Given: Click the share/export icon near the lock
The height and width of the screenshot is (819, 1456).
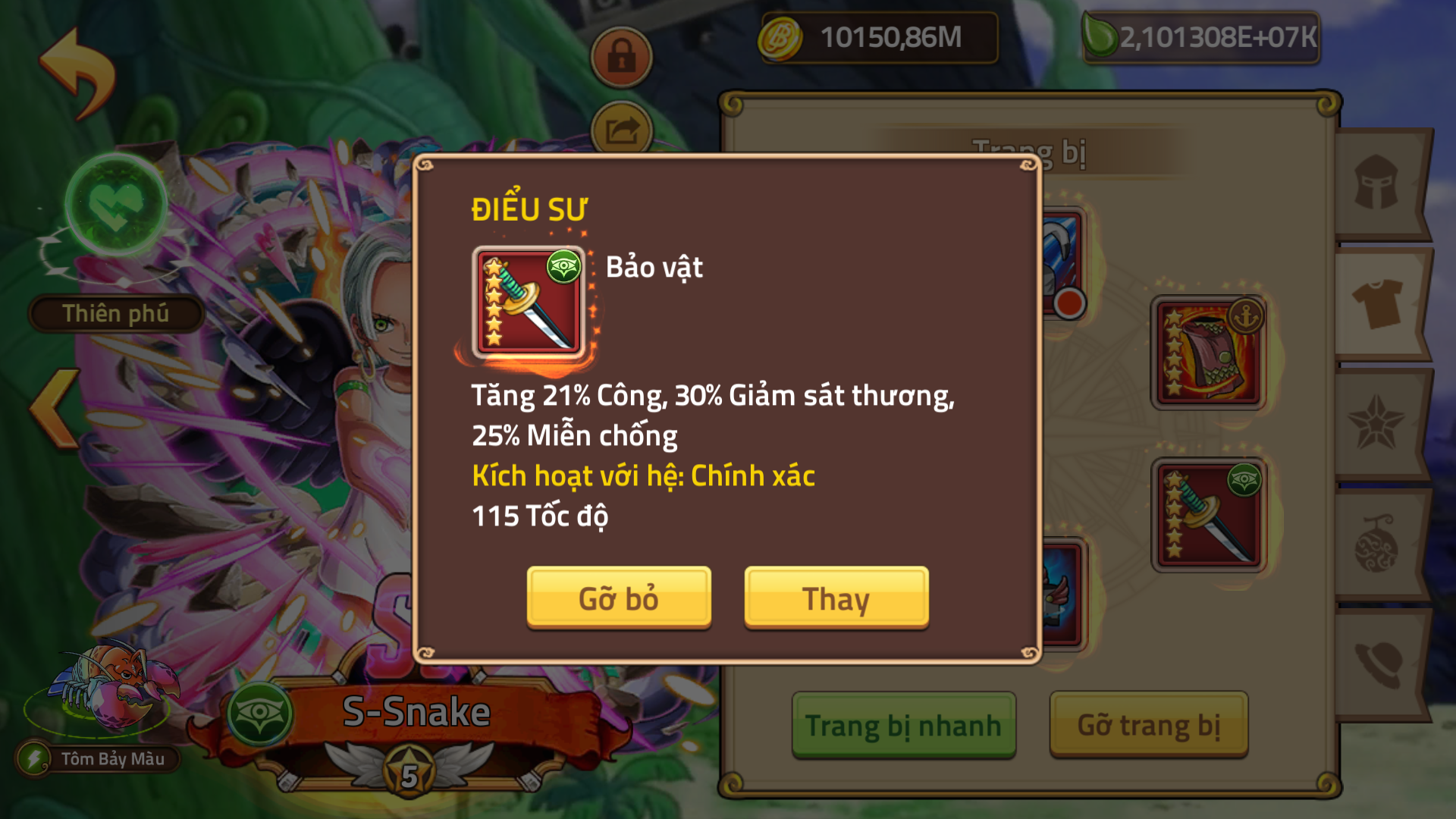Looking at the screenshot, I should (622, 129).
